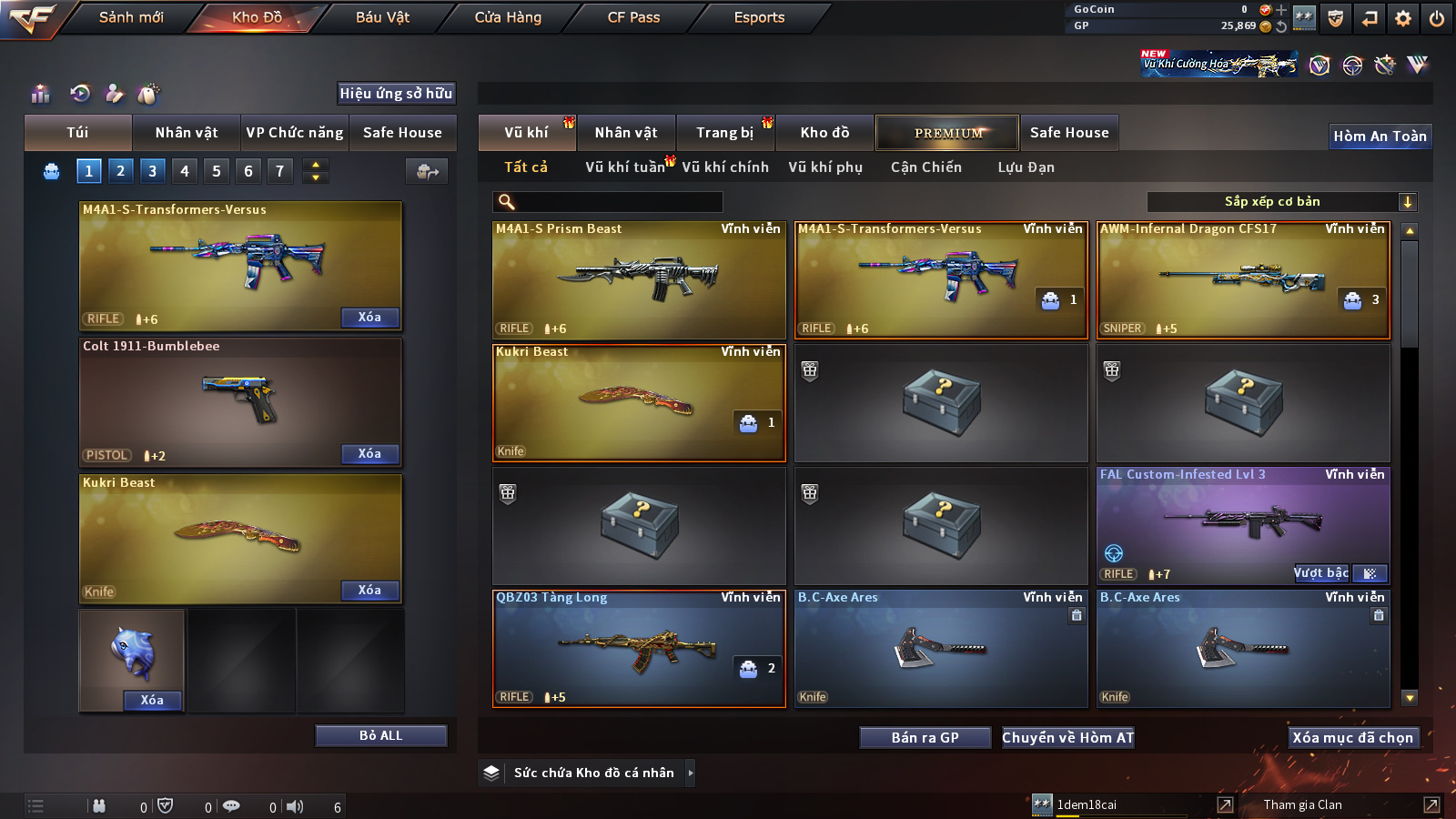Show the Vũ khí chính weapon filter
This screenshot has width=1456, height=819.
(x=725, y=167)
